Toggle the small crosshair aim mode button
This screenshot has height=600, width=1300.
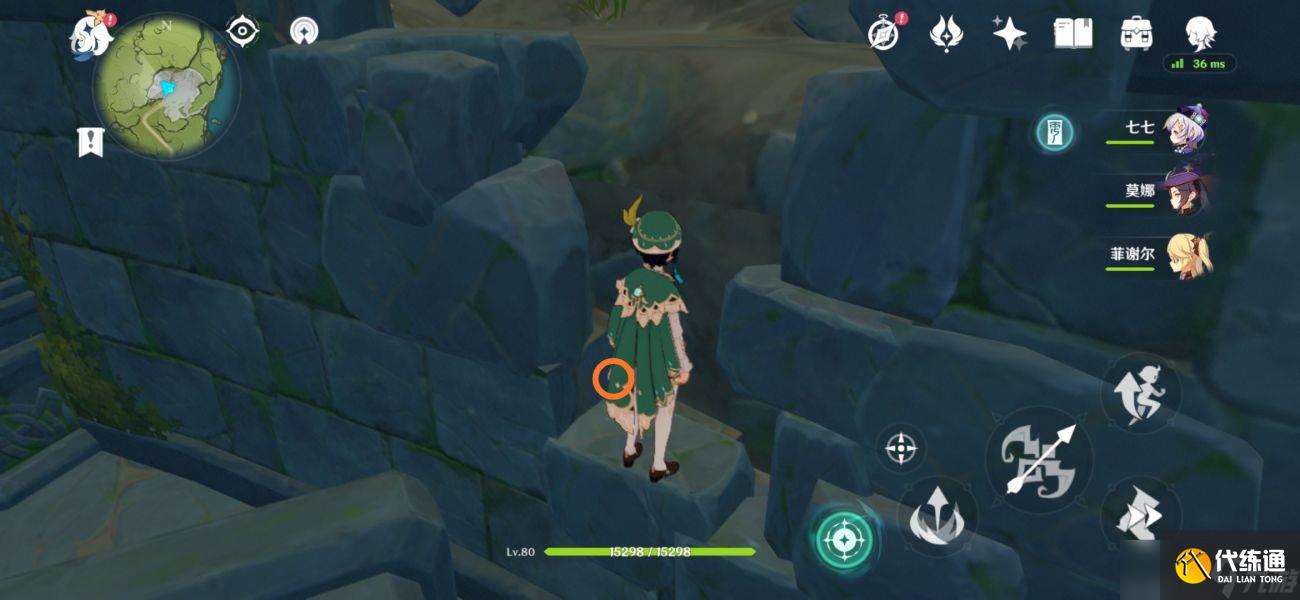(x=900, y=447)
